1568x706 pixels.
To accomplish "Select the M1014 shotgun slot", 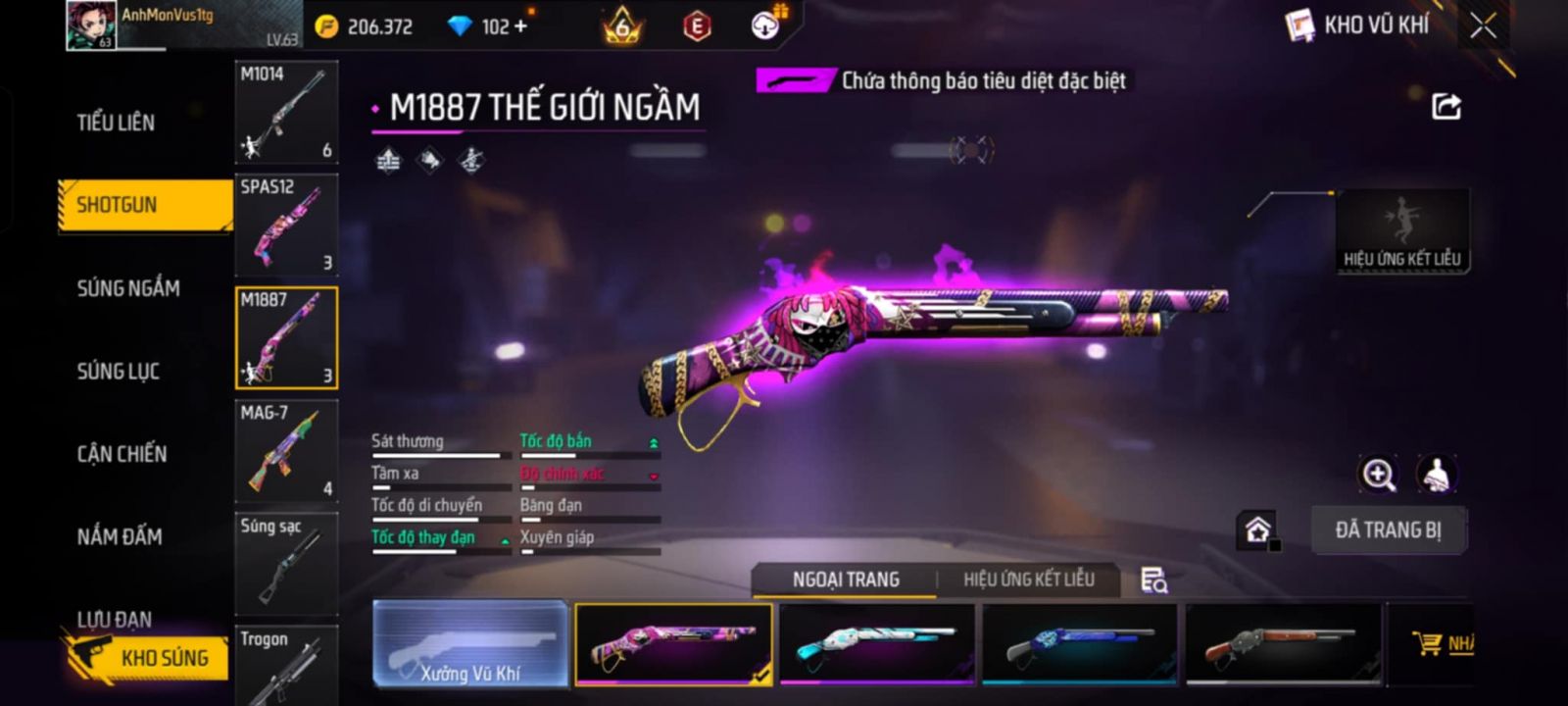I will (286, 112).
